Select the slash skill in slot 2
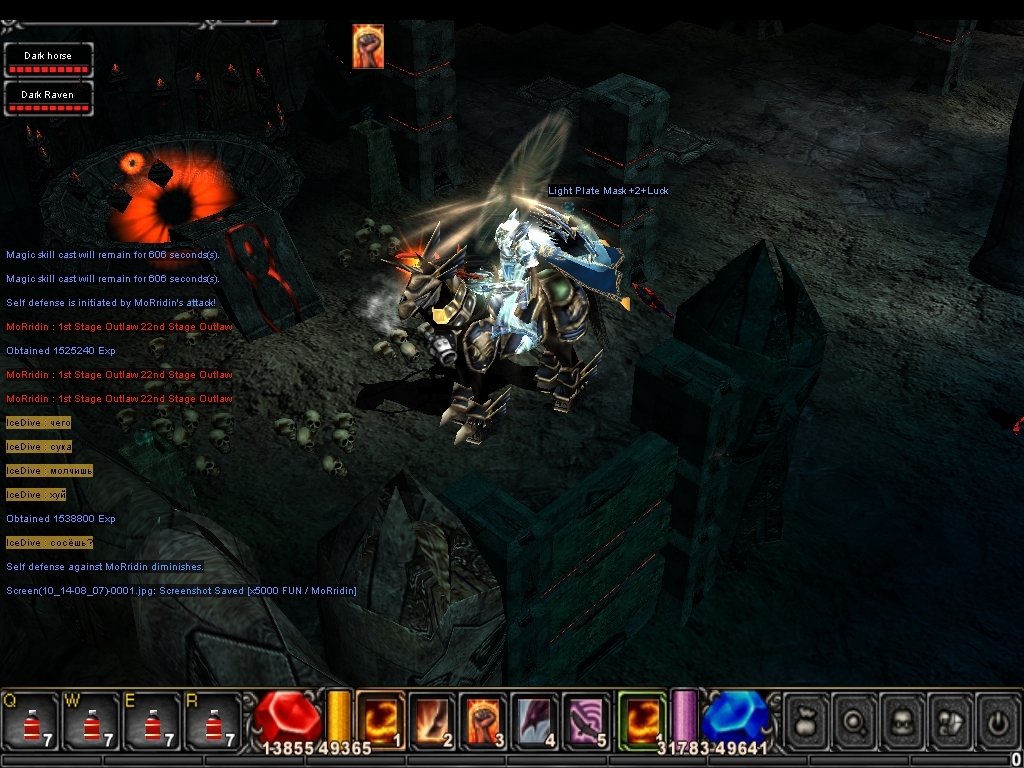The image size is (1024, 768). [433, 720]
